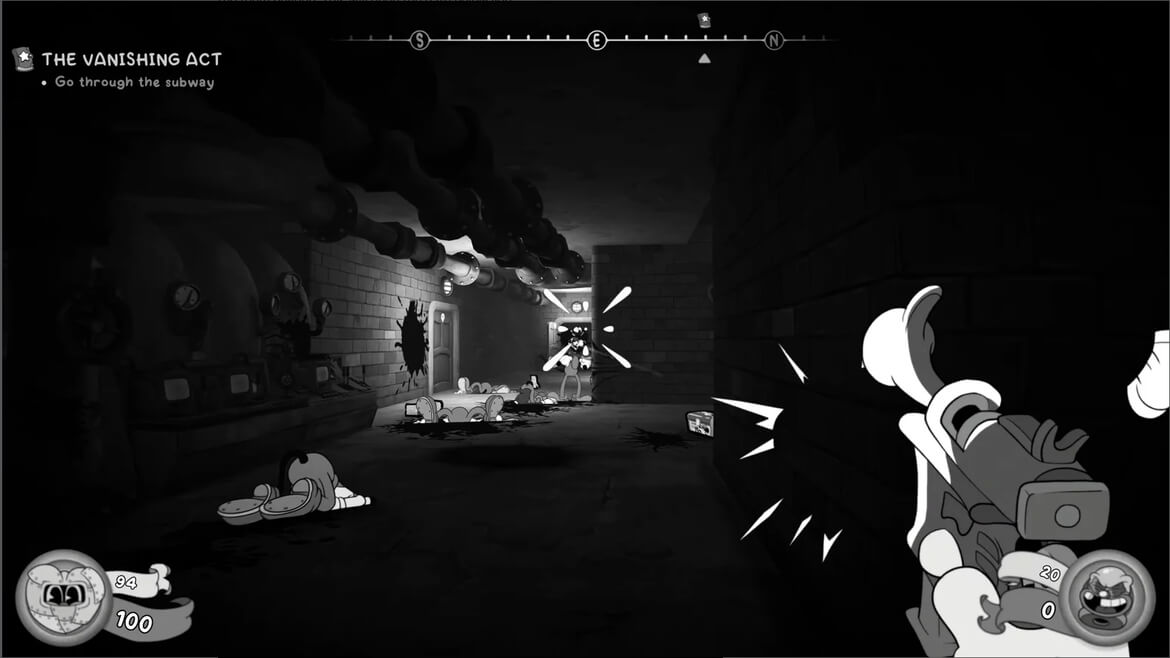The width and height of the screenshot is (1170, 658).
Task: Click the East marker on the compass
Action: (597, 40)
